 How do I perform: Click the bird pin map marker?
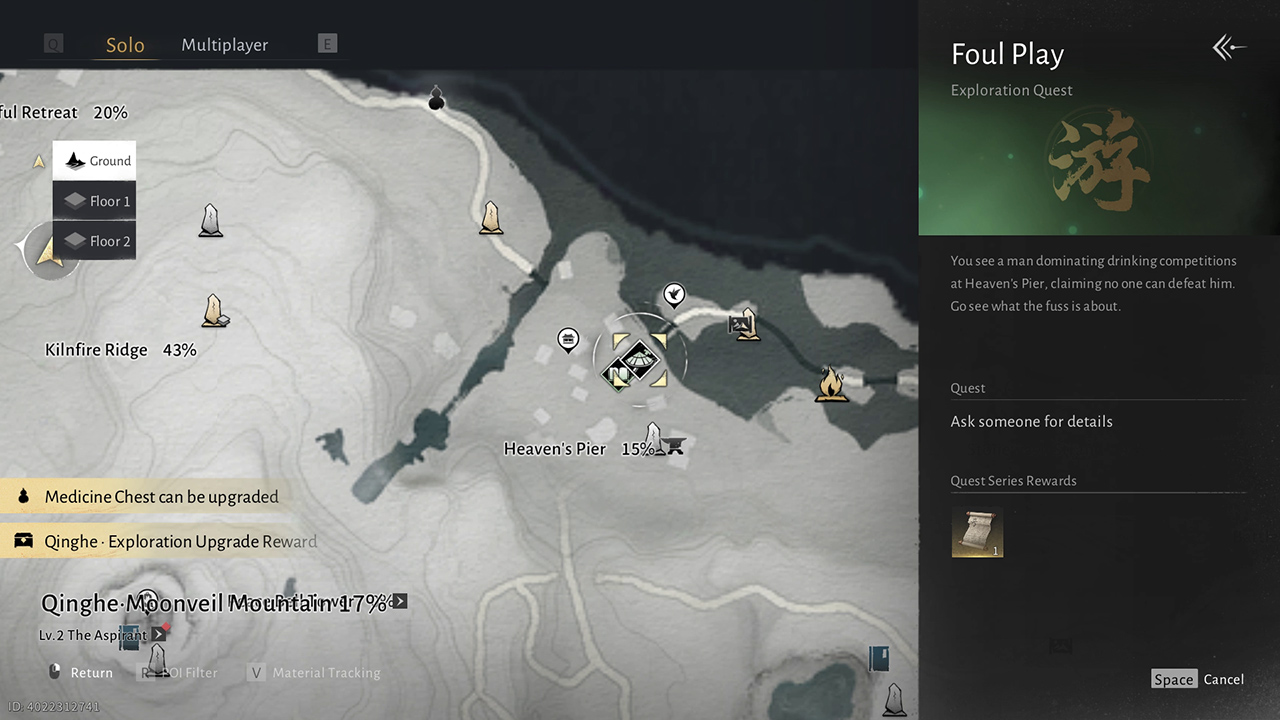[x=675, y=294]
